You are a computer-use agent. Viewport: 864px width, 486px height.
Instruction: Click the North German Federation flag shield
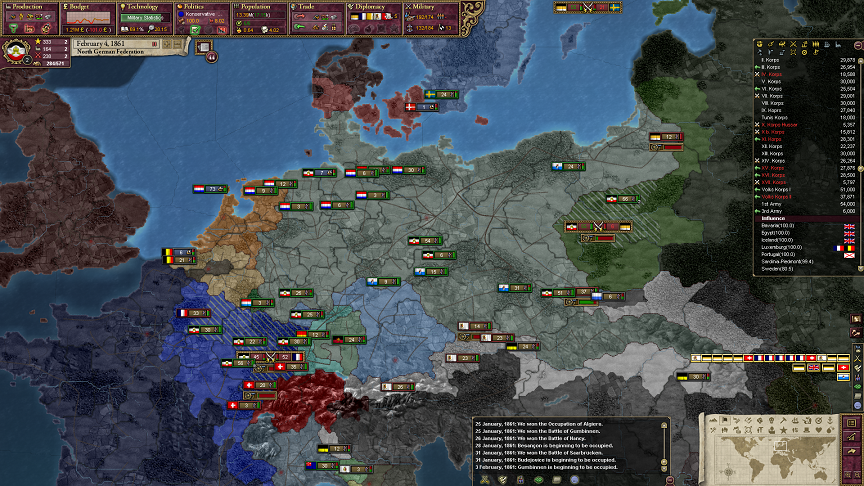18,53
